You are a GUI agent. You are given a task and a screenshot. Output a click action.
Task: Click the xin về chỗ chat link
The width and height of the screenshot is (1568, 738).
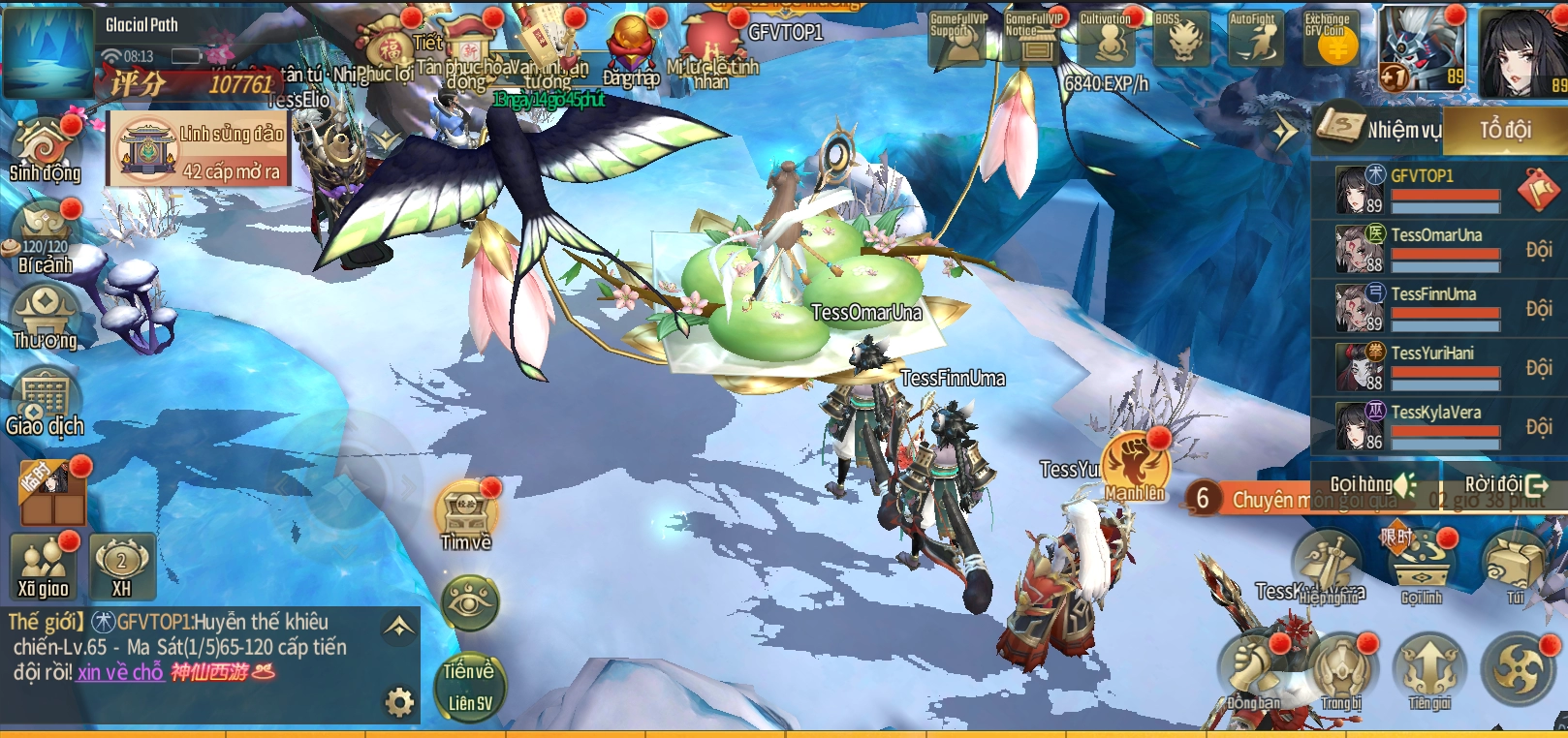tap(120, 672)
